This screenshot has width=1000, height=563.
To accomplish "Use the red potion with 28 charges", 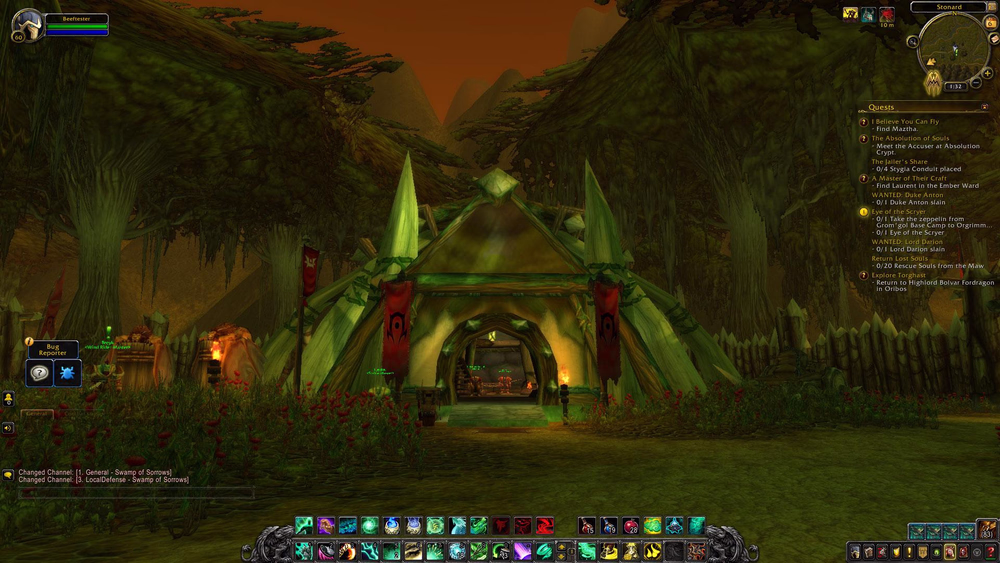I will [x=631, y=526].
